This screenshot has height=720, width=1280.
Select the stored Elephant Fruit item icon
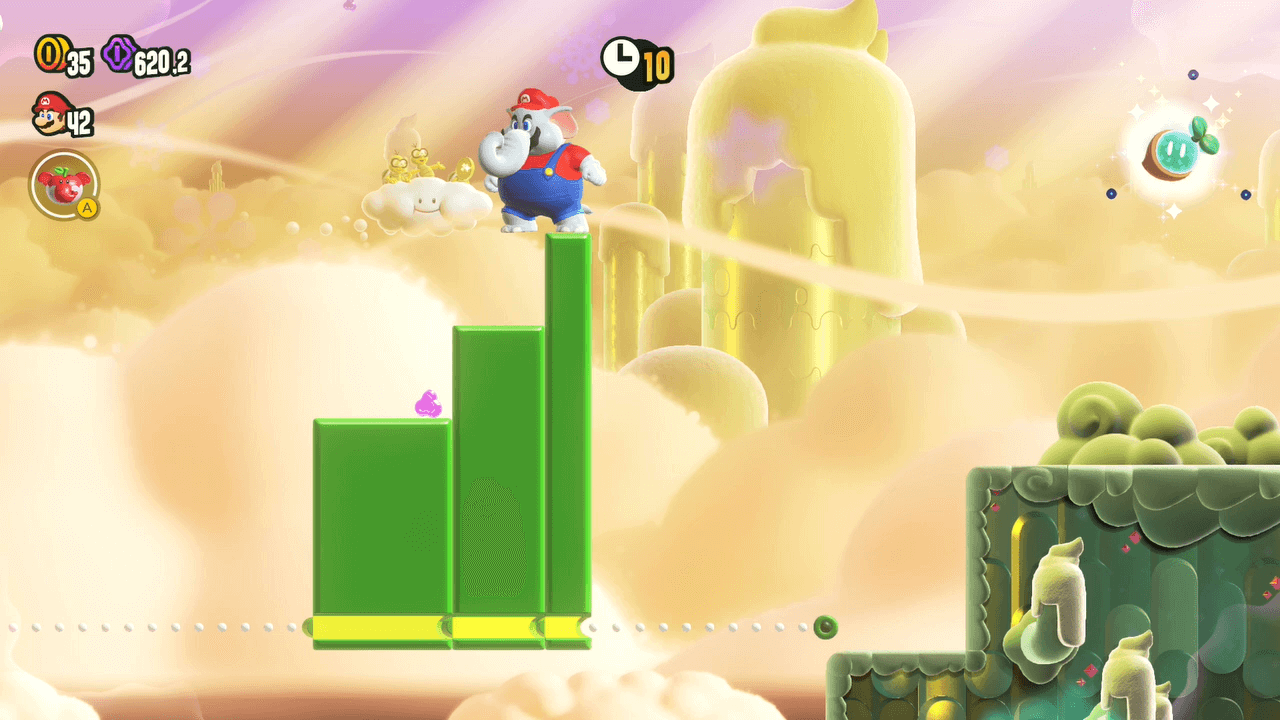[x=63, y=184]
